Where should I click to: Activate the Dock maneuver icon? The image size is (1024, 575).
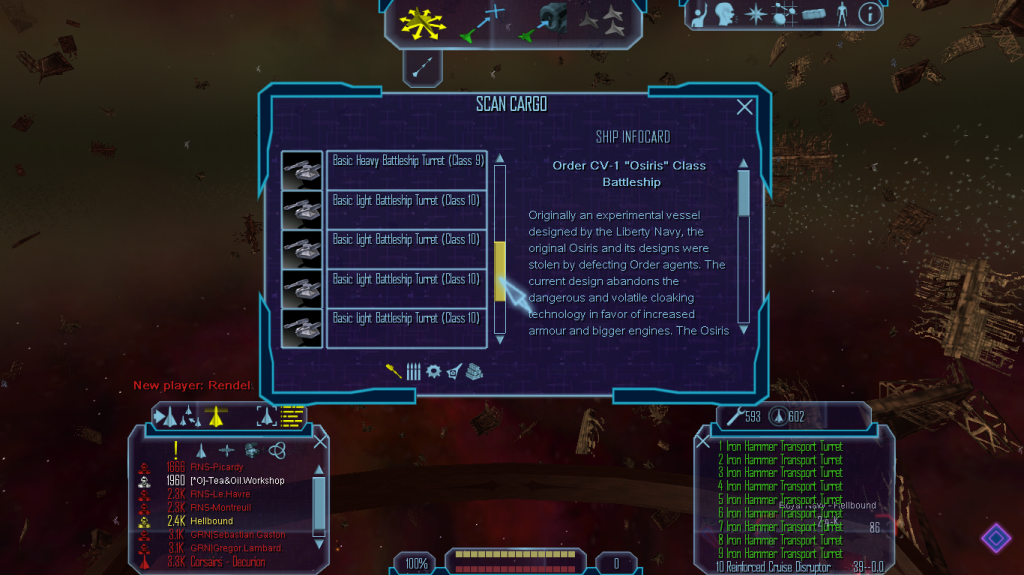click(x=543, y=23)
